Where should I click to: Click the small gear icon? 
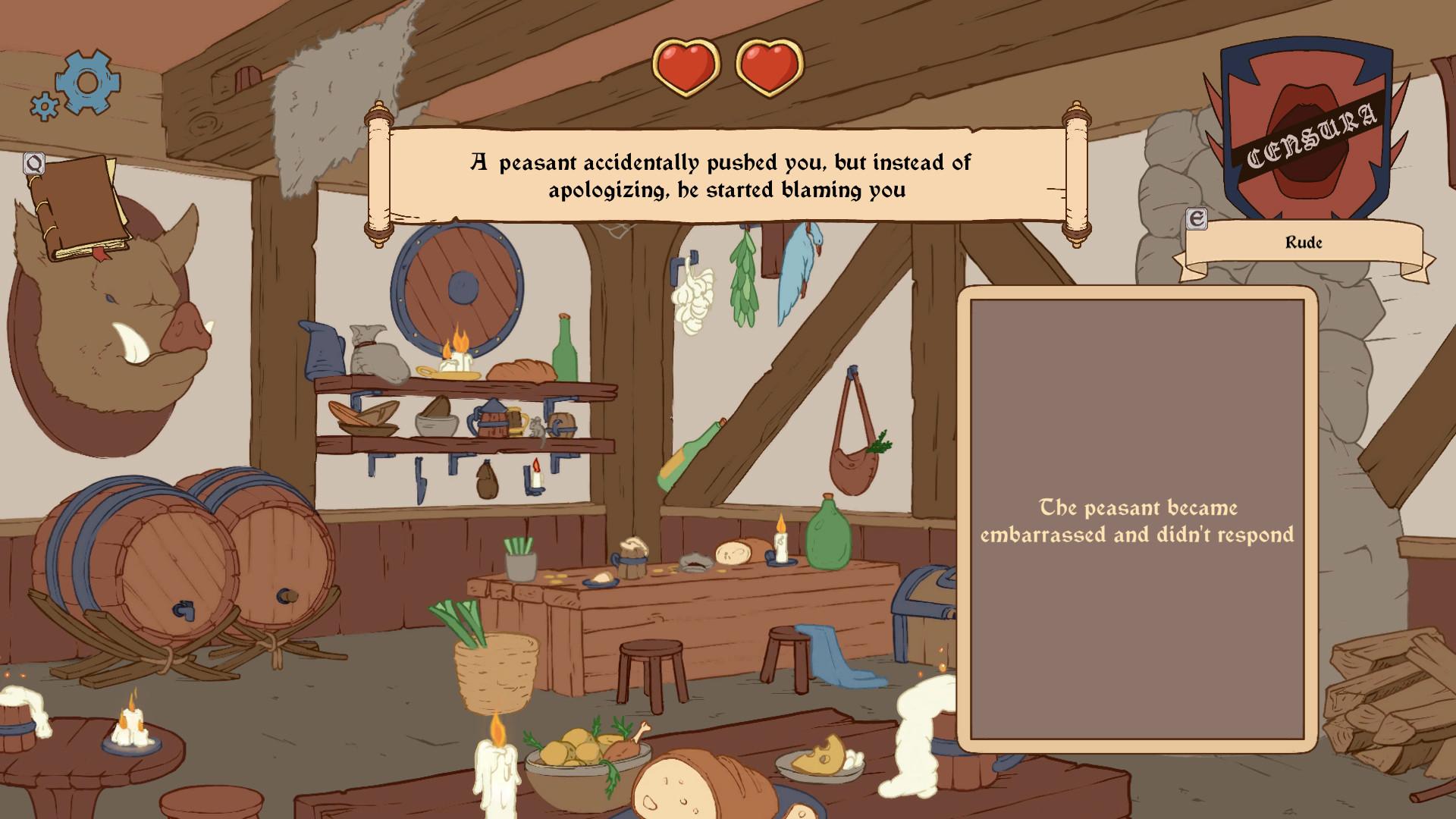(45, 106)
